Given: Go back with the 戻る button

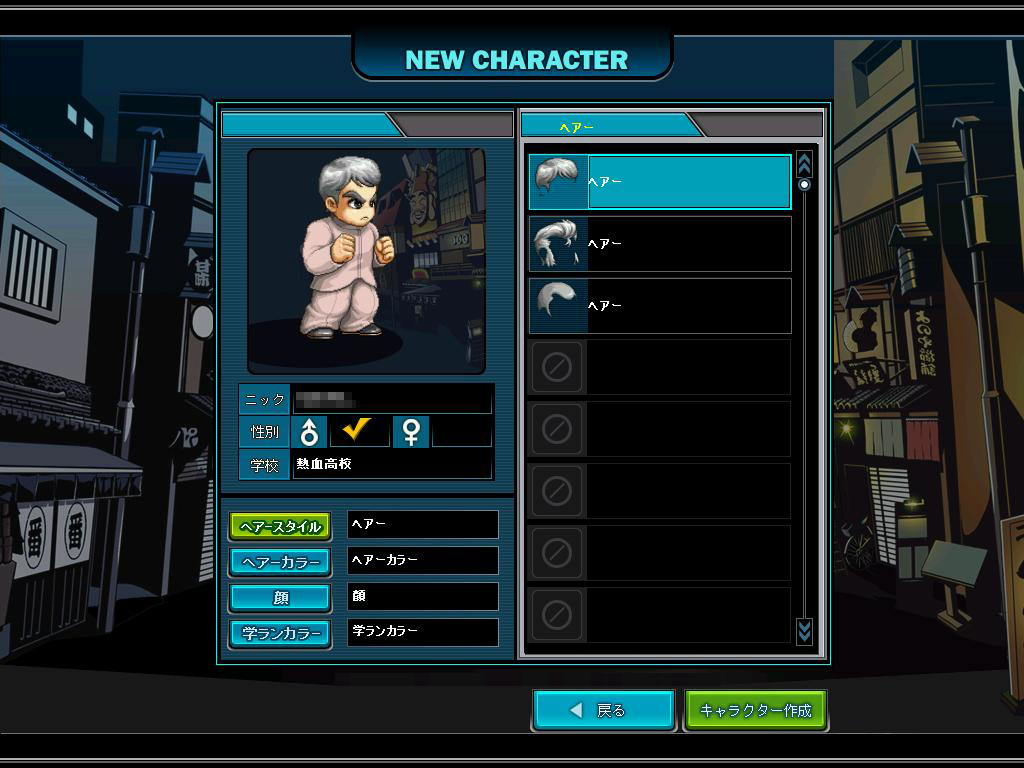Looking at the screenshot, I should (604, 710).
